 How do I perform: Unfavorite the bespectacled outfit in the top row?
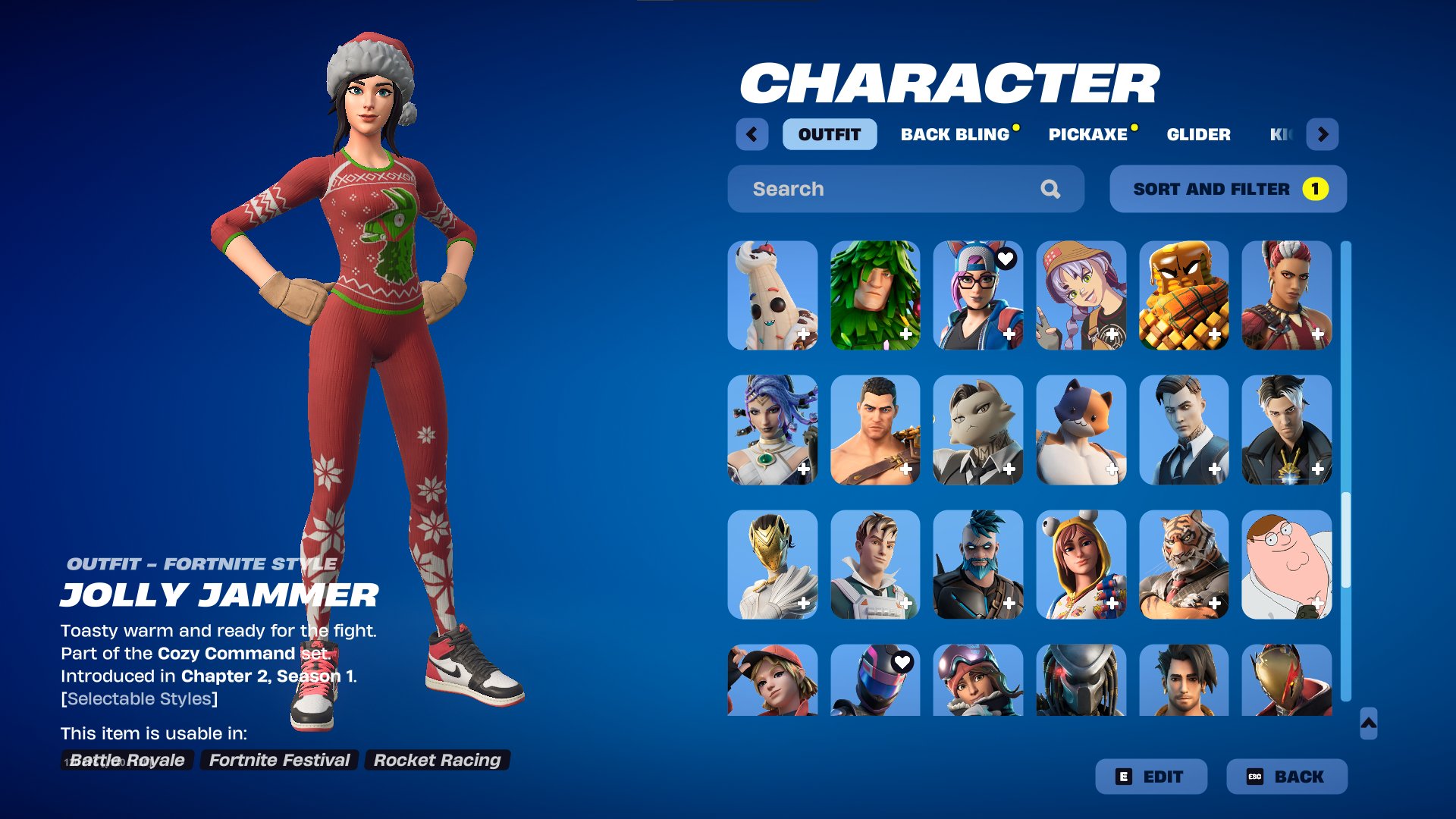coord(1007,258)
